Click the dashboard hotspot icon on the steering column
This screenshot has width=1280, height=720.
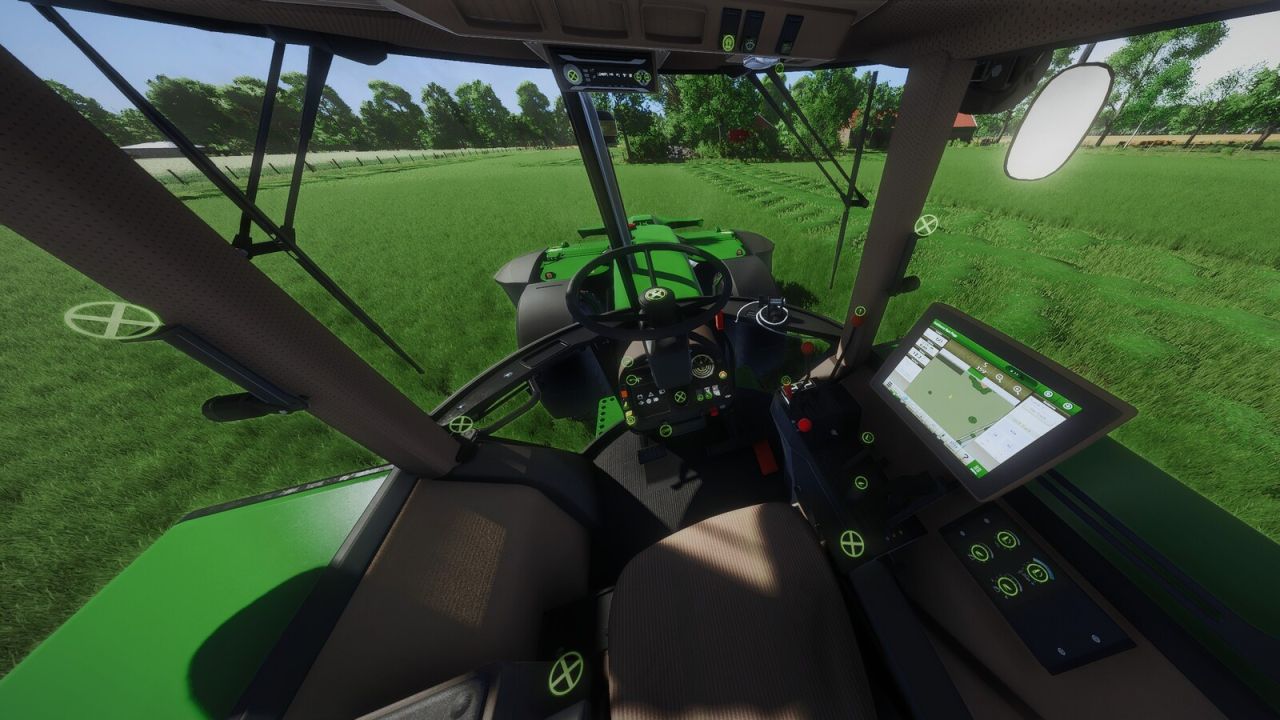680,398
